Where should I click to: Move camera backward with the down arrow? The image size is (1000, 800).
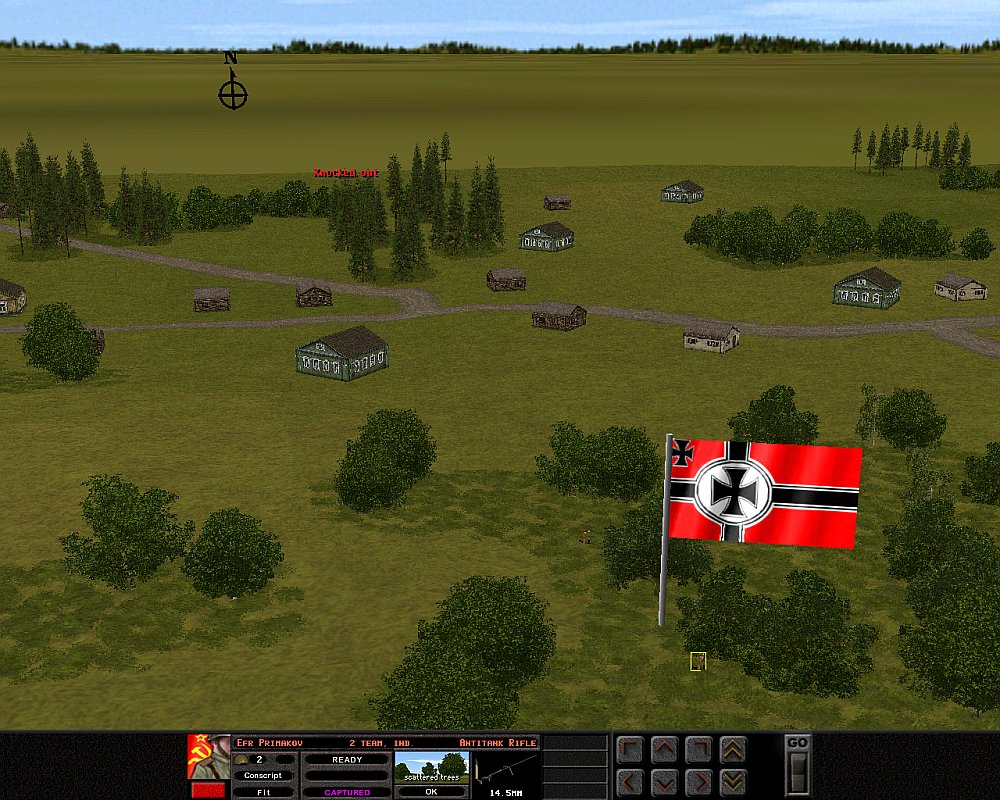(x=664, y=781)
